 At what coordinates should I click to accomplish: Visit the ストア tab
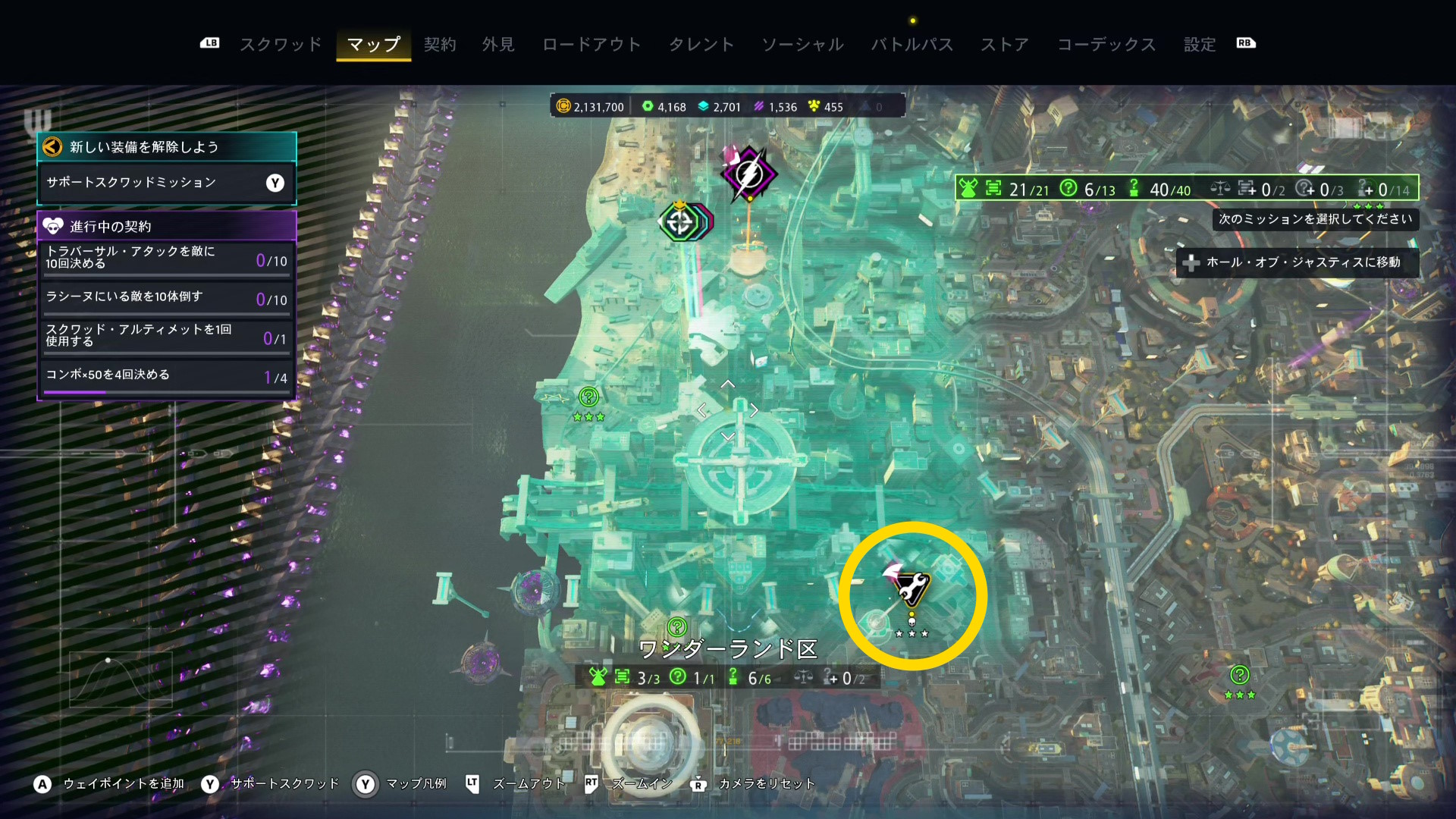pyautogui.click(x=1005, y=45)
